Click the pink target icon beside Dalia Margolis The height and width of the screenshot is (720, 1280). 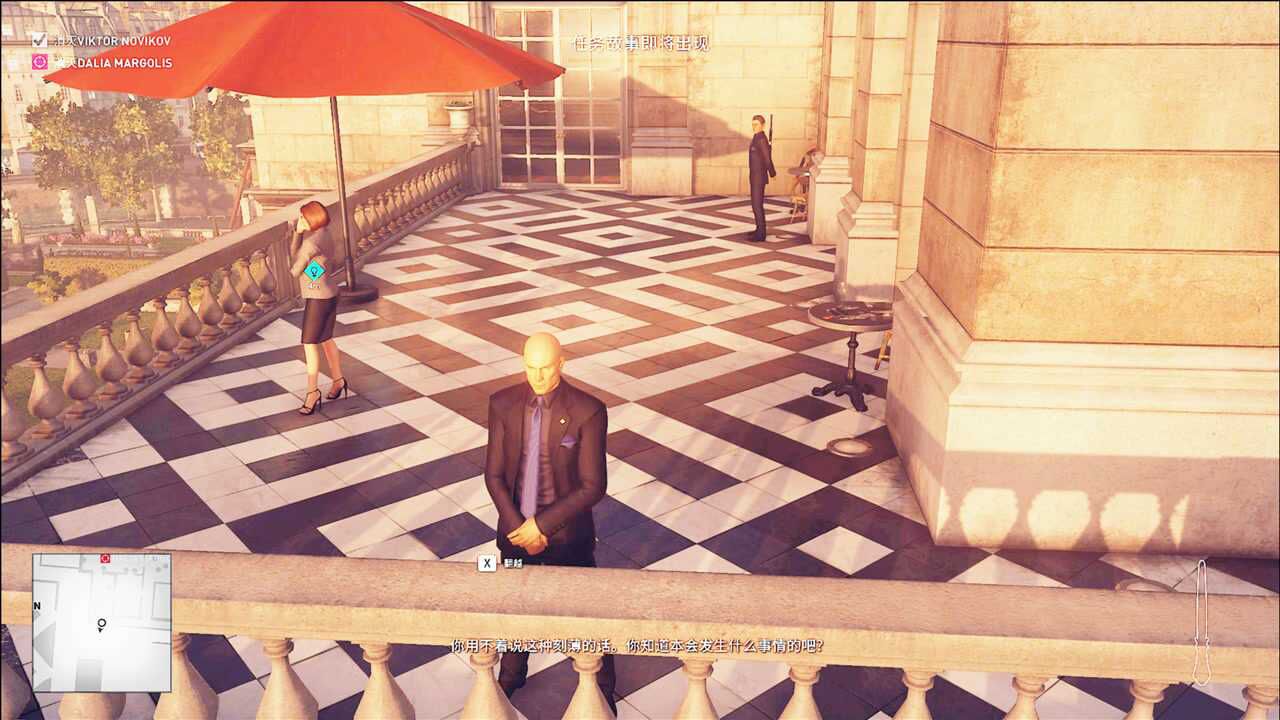pos(39,62)
